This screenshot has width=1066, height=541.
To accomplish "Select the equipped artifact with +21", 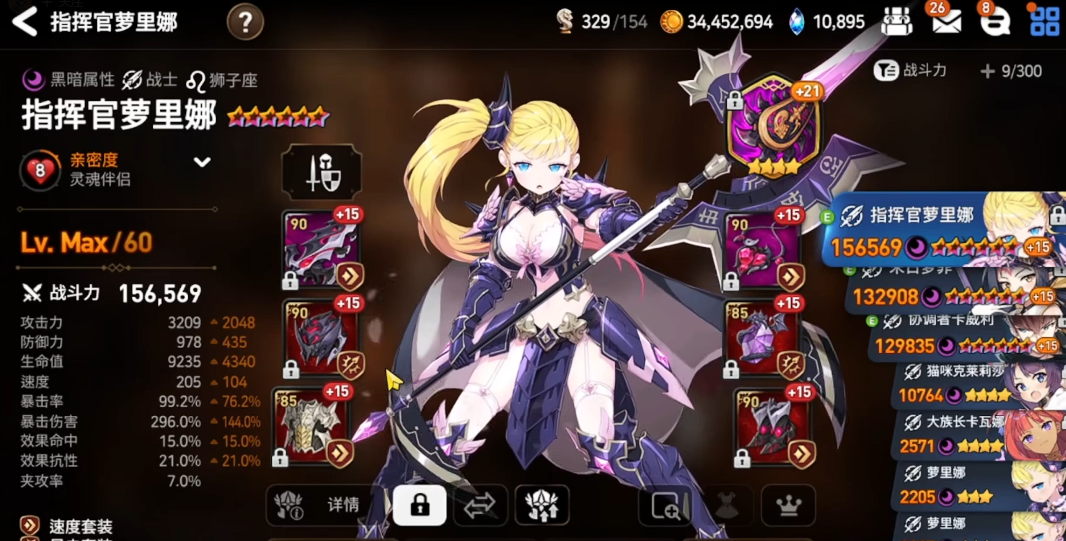I will point(773,128).
